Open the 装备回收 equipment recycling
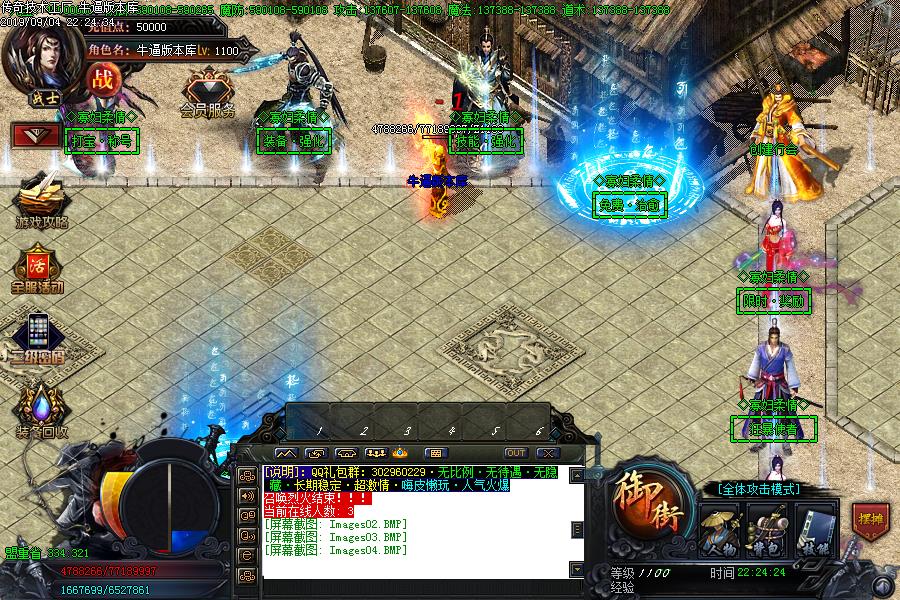900x600 pixels. [41, 408]
